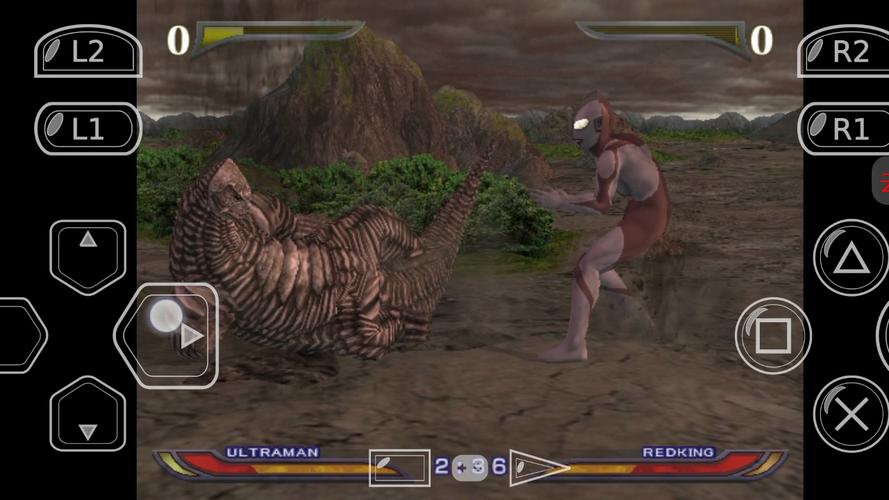Tap the R1 shoulder button
The width and height of the screenshot is (889, 500).
[x=846, y=128]
